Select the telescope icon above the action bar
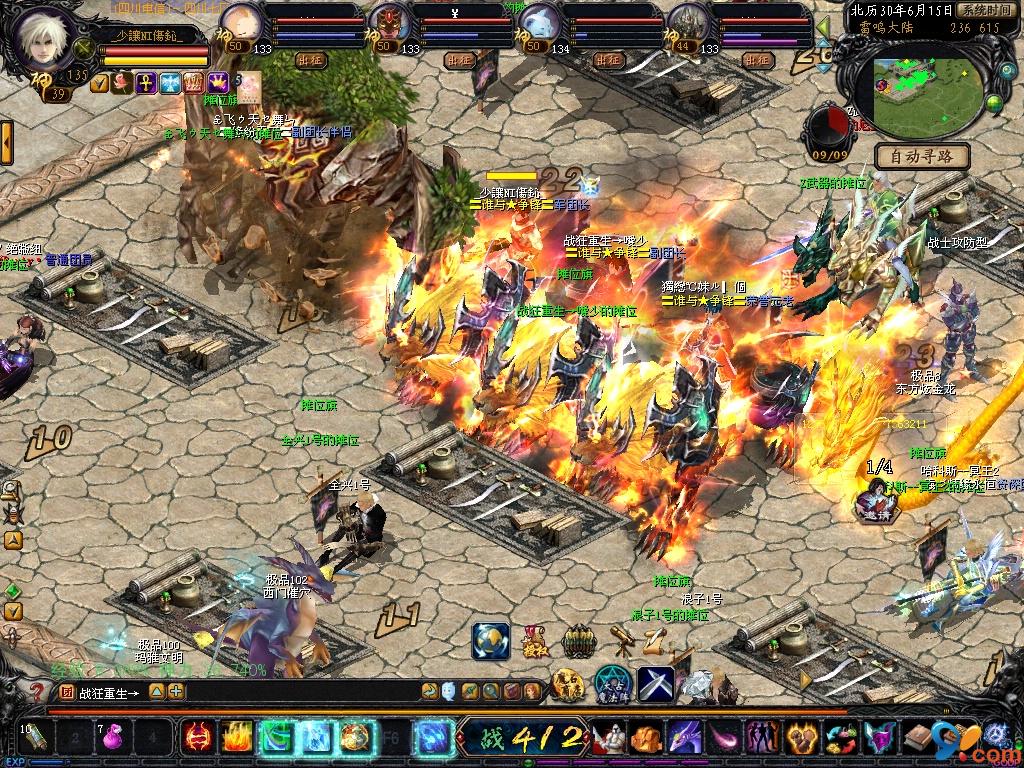 coord(620,640)
